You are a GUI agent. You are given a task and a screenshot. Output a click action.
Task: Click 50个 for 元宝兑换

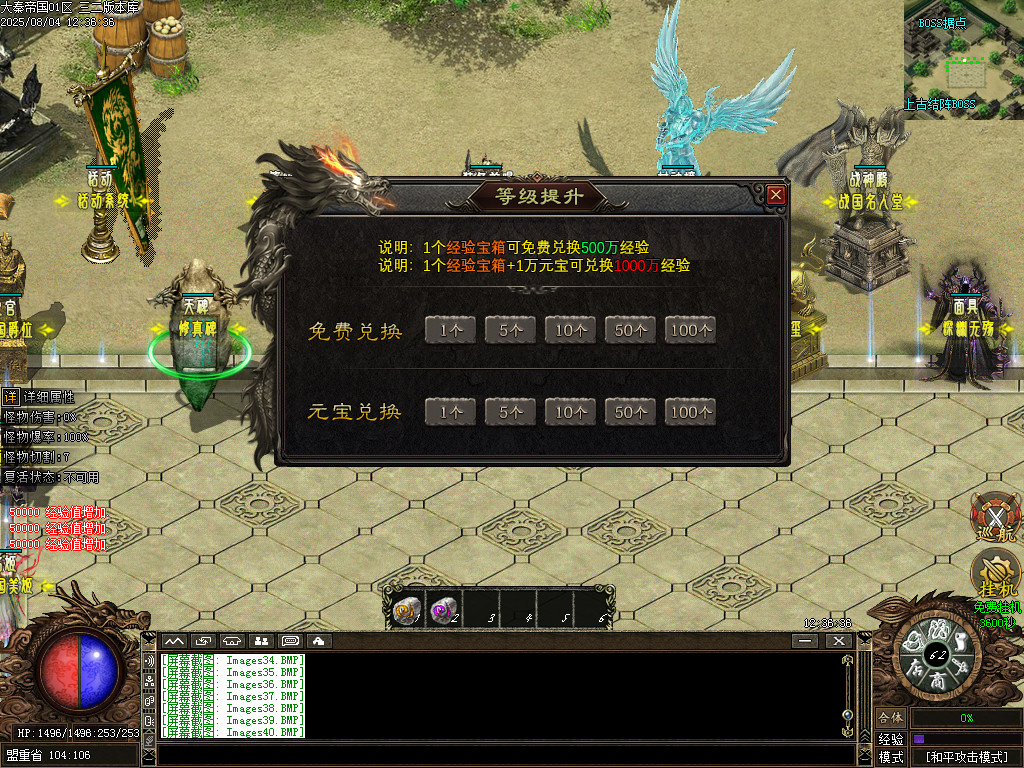point(630,411)
